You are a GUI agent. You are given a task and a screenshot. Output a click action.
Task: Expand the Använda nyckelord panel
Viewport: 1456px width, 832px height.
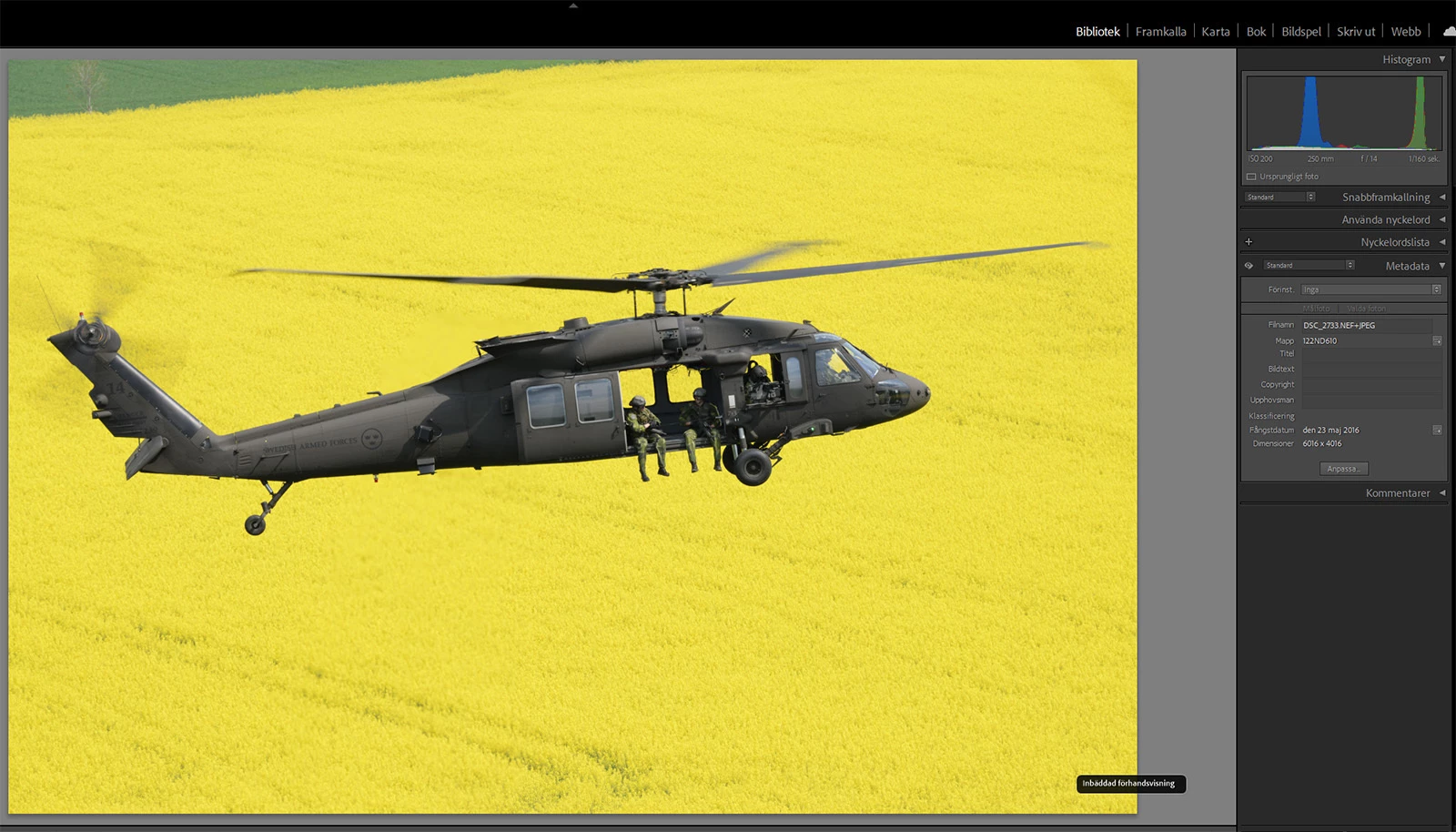coord(1442,219)
